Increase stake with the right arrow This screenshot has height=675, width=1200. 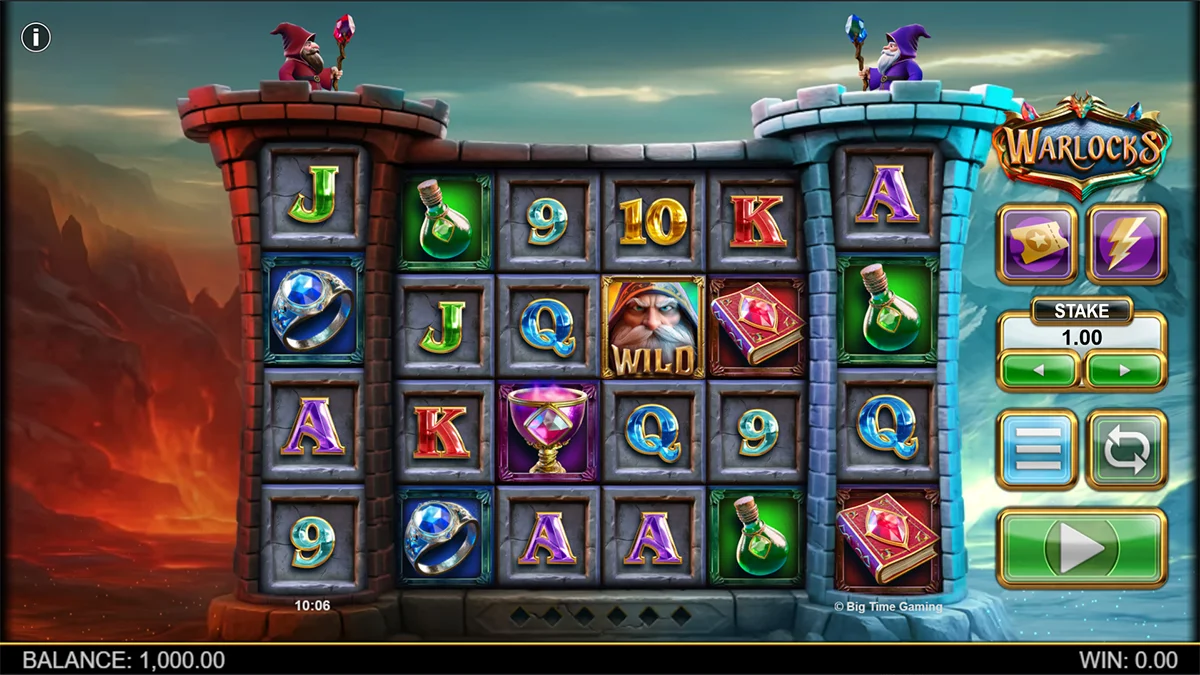[x=1126, y=370]
